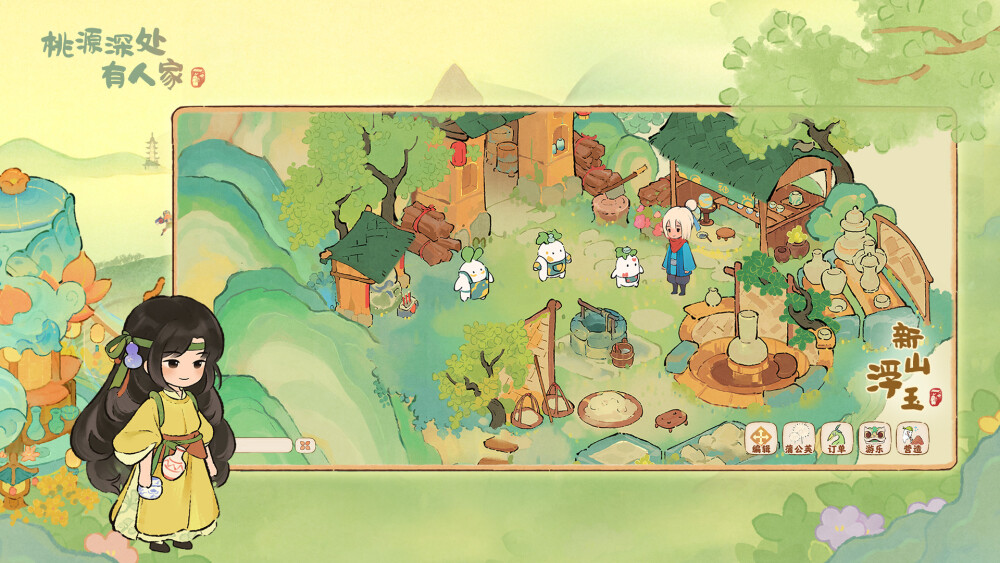The height and width of the screenshot is (563, 1000).
Task: Click the orange flower button beside the bar
Action: 306,445
